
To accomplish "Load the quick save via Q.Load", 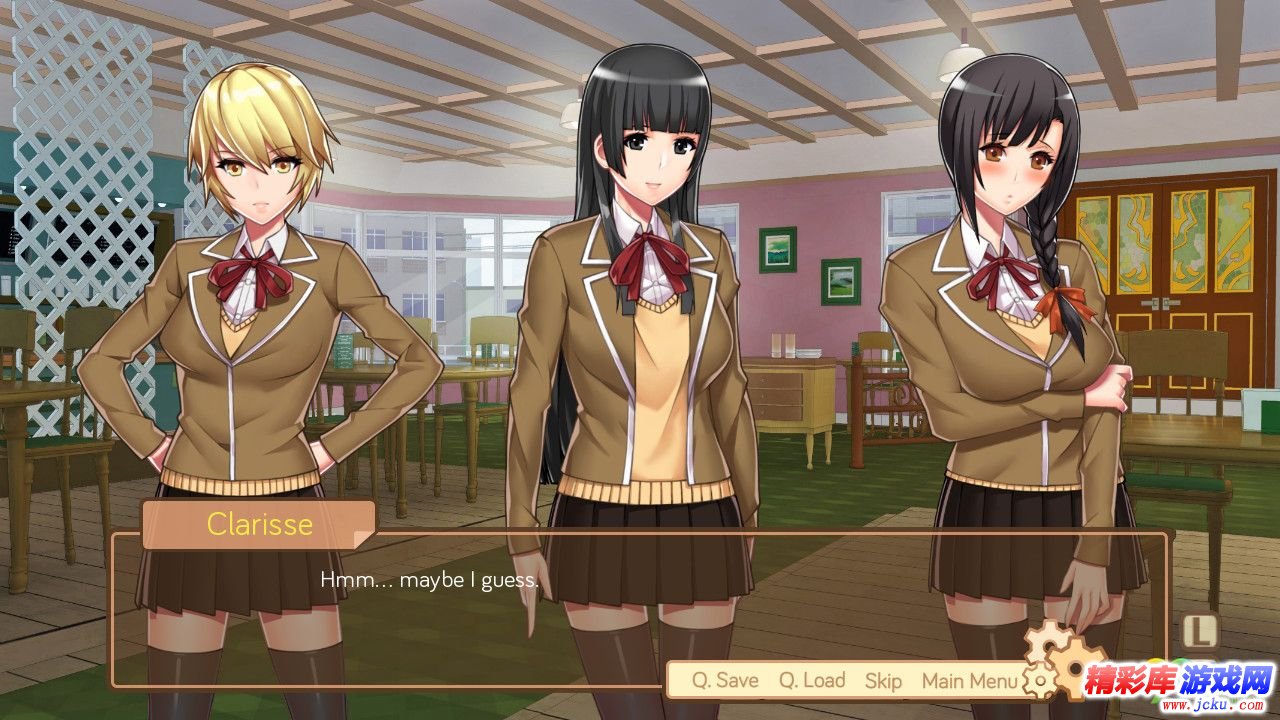I will point(812,681).
